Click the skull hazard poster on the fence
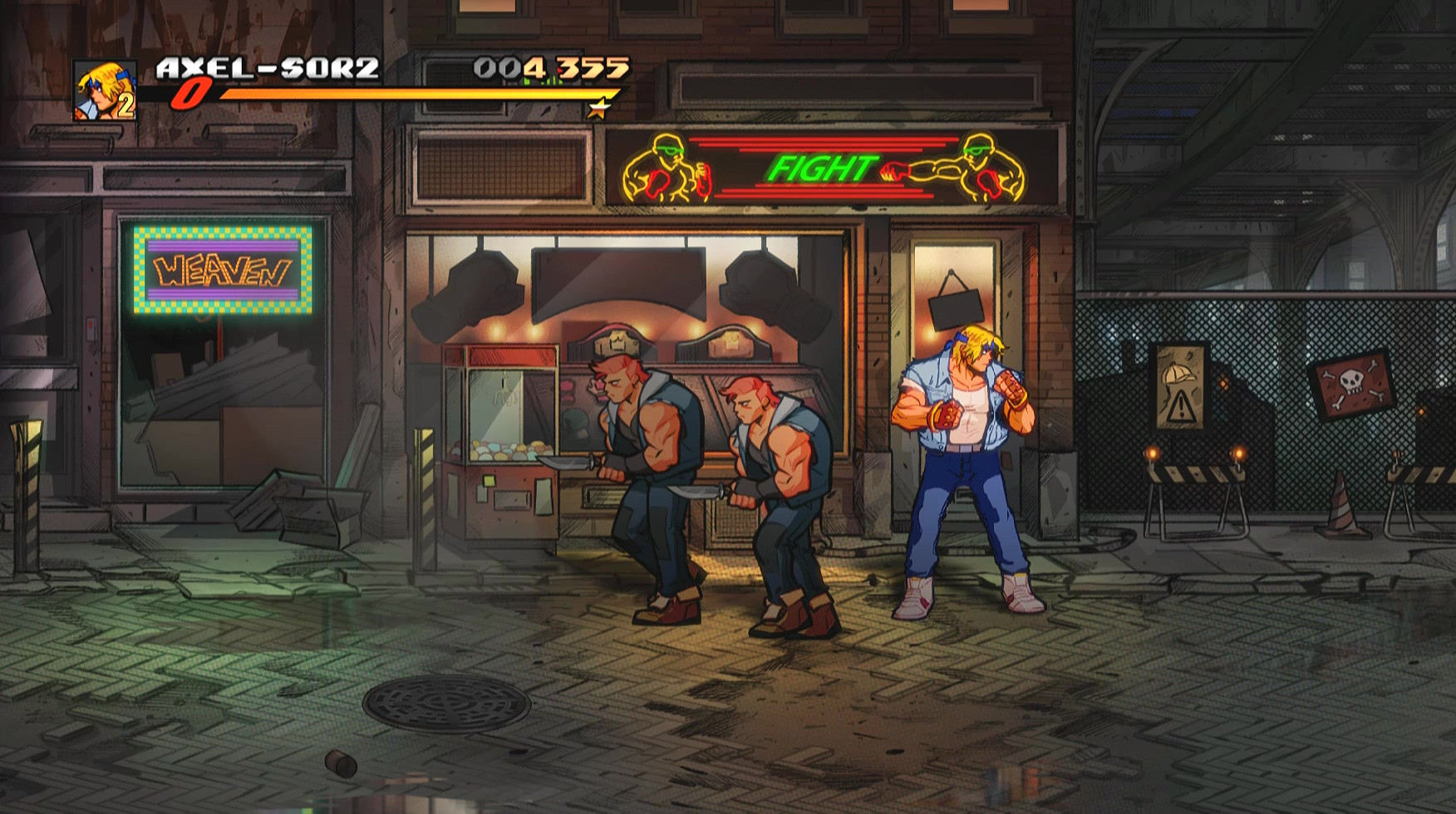The image size is (1456, 814). (1351, 384)
